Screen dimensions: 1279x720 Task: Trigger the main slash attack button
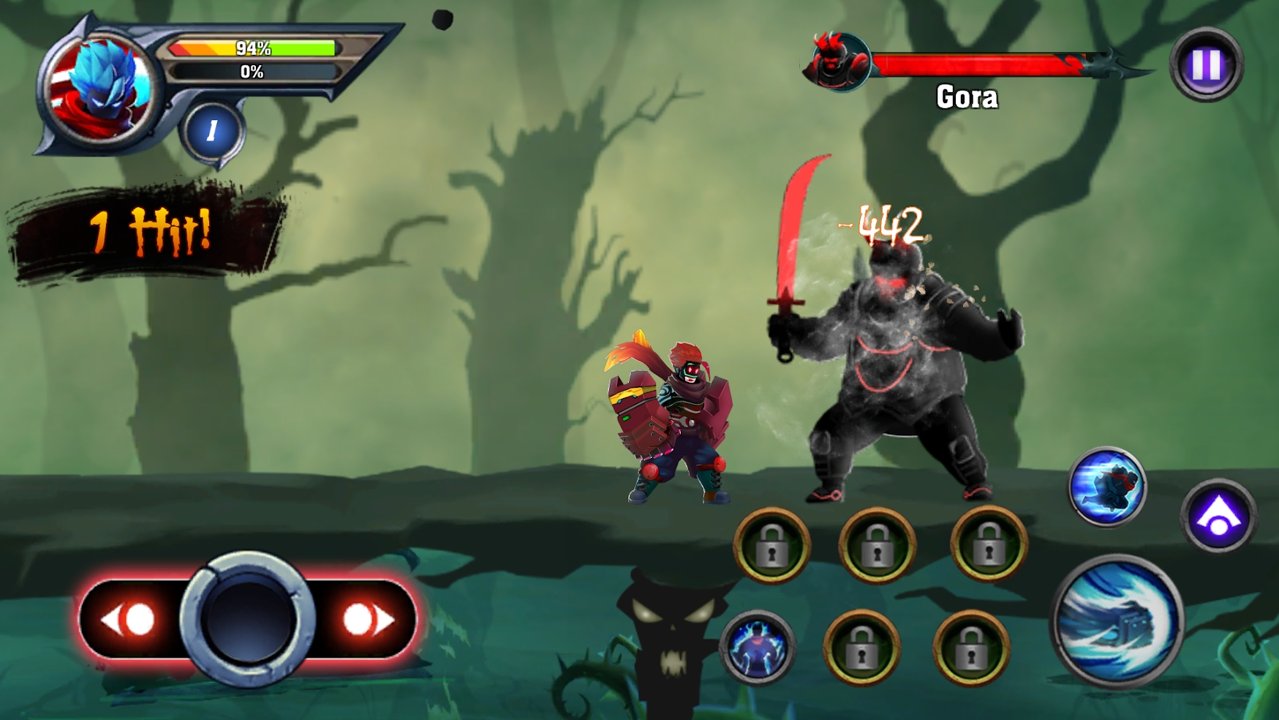pos(1116,621)
